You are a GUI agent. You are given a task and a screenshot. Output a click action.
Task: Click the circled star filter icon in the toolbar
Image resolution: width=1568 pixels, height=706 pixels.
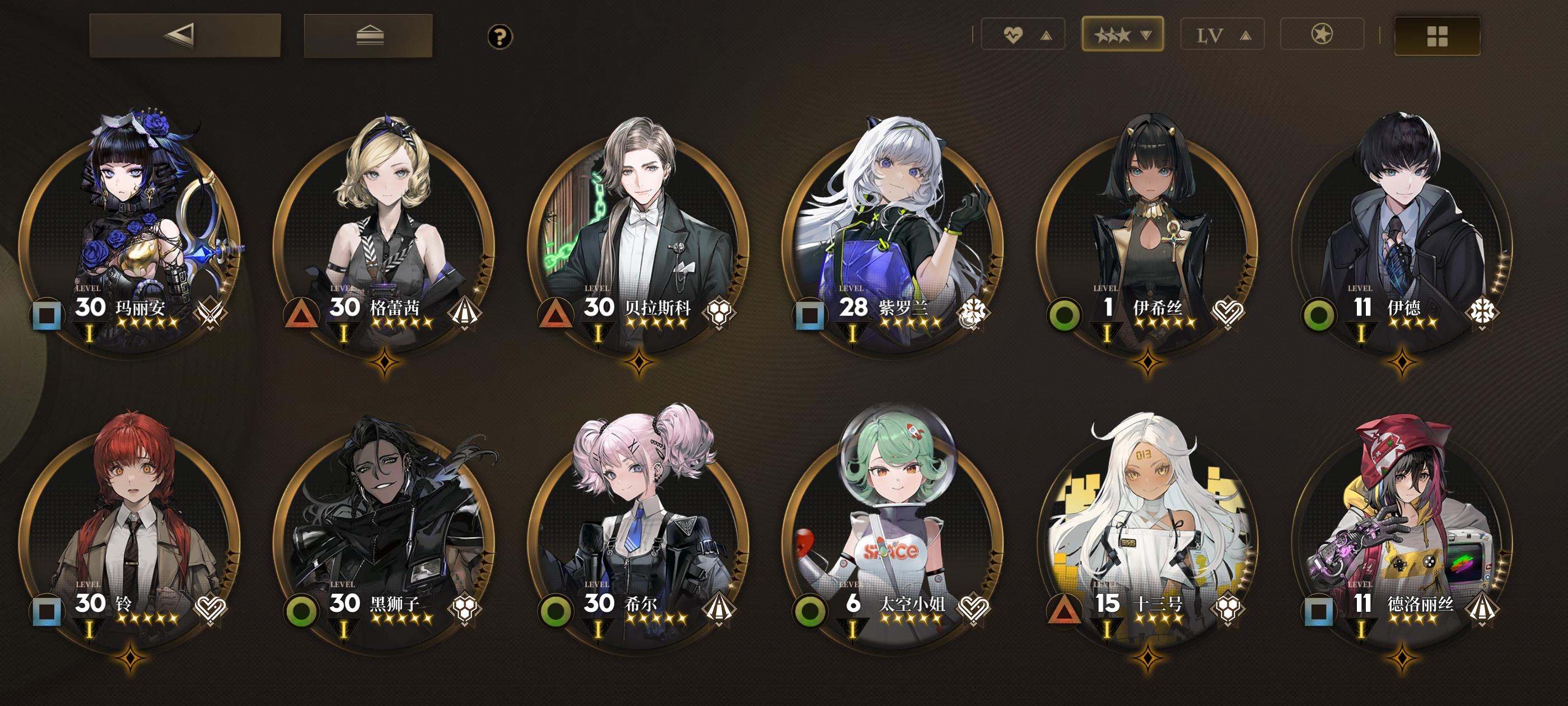1322,35
